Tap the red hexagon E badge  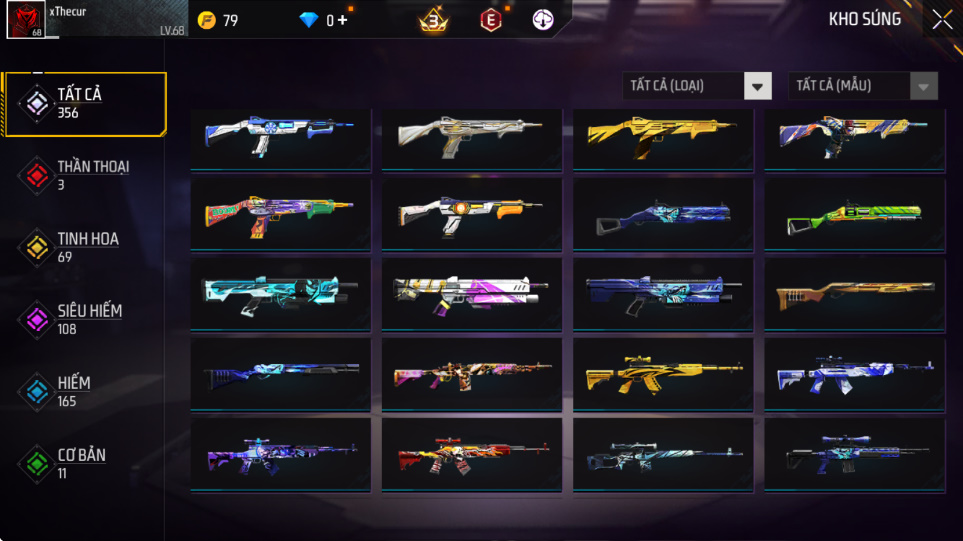click(490, 20)
